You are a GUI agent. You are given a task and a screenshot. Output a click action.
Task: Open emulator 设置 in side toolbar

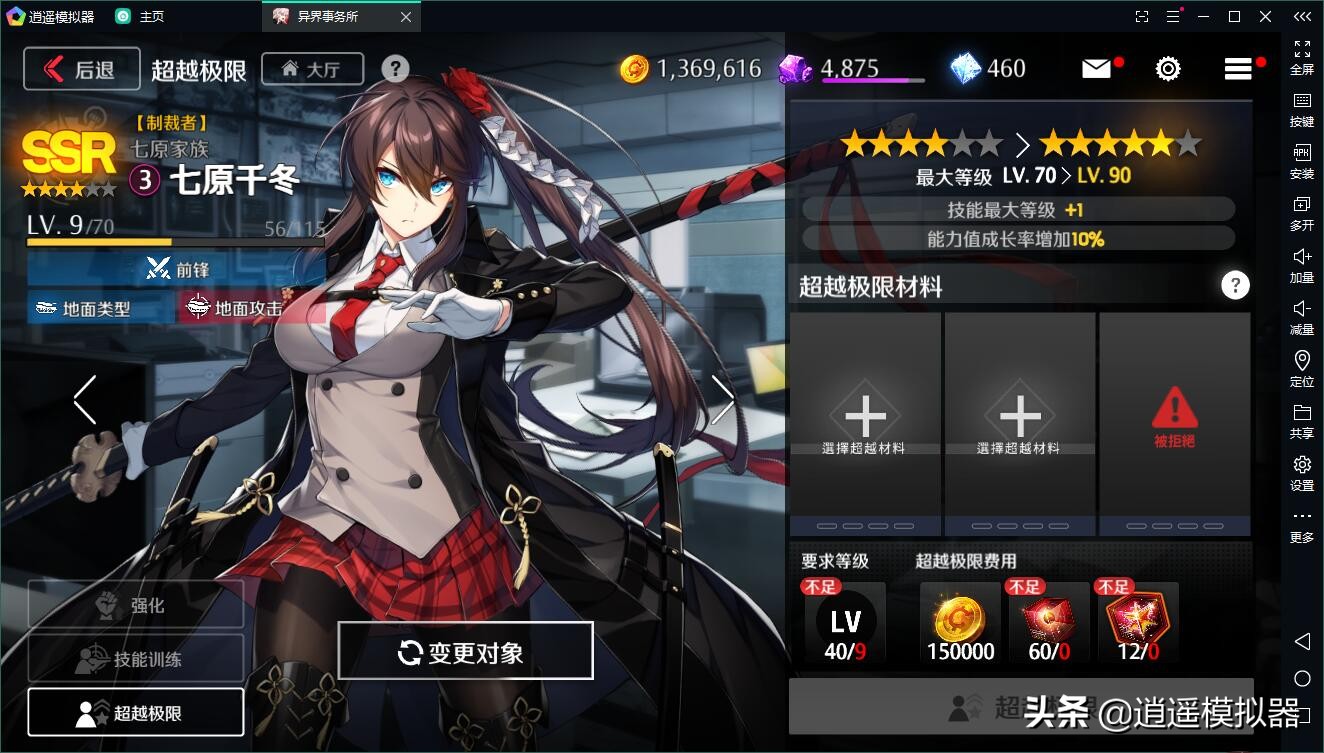(1302, 473)
